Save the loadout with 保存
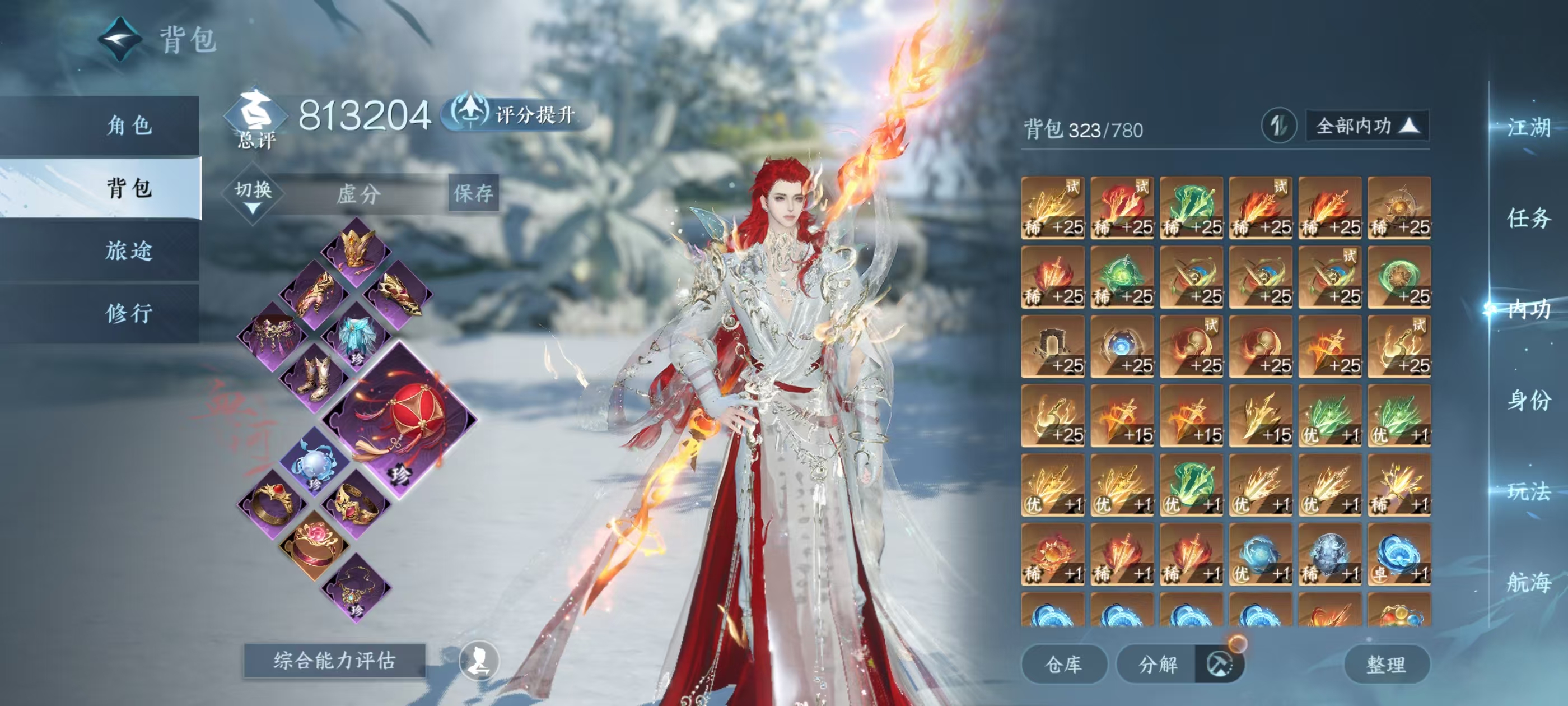Viewport: 1568px width, 706px height. 473,193
